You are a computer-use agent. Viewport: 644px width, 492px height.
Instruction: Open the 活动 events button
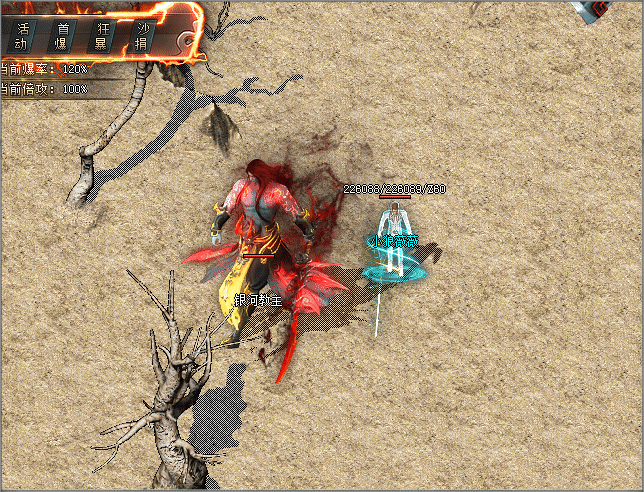[22, 36]
